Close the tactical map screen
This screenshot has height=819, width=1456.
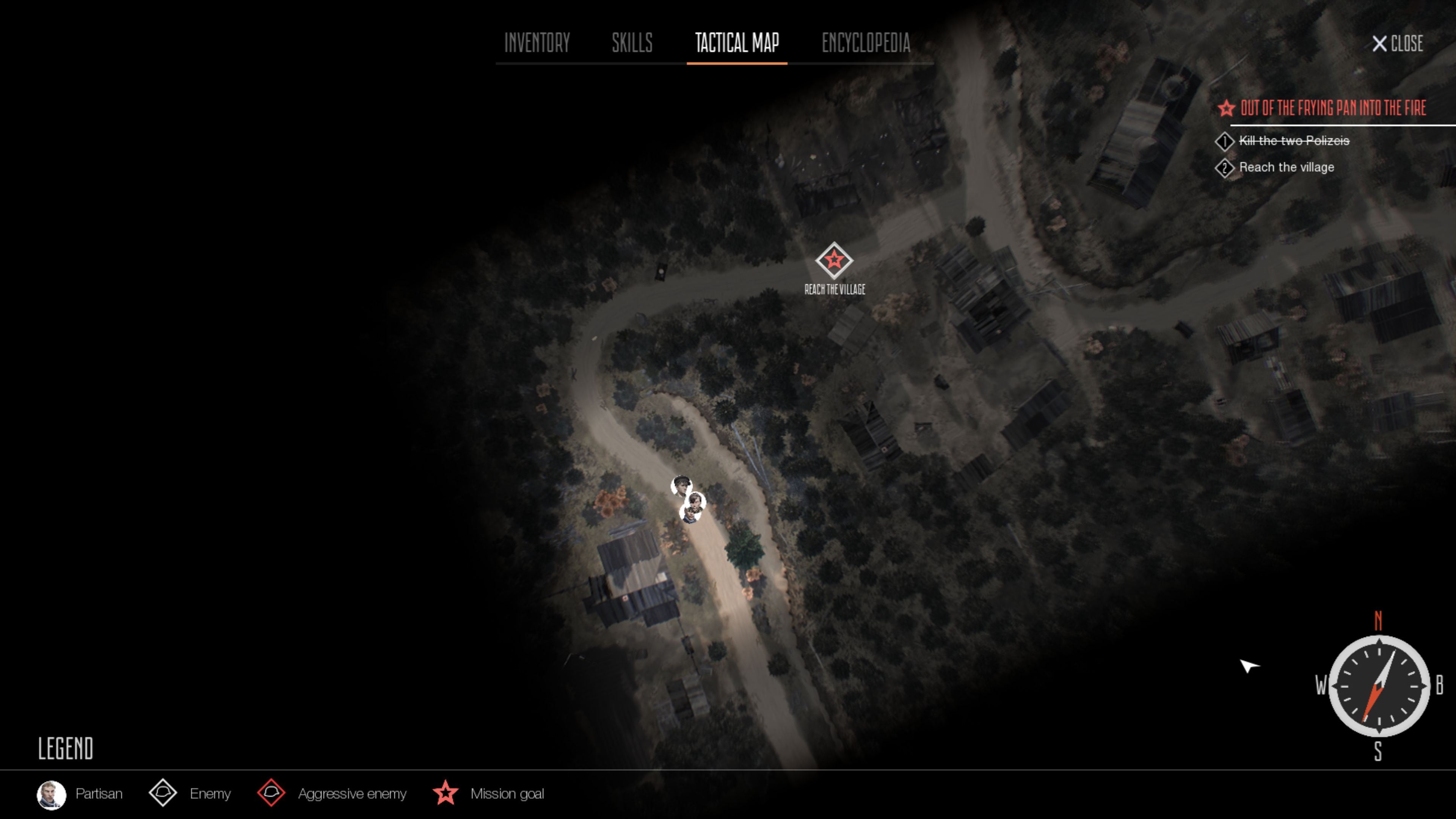(x=1398, y=44)
